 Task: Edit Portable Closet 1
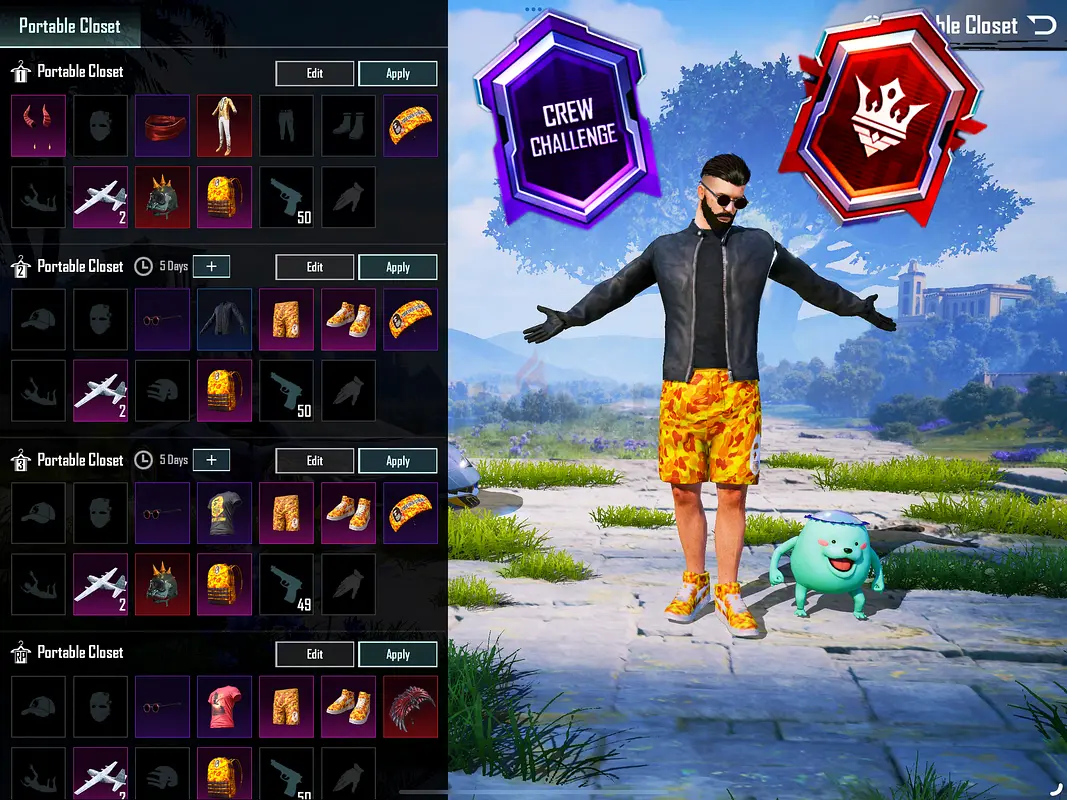click(314, 73)
